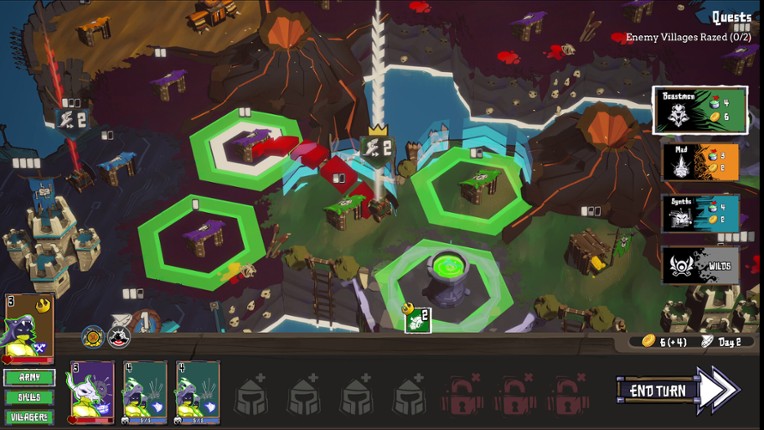
Task: Open the Quests tracker
Action: point(731,17)
